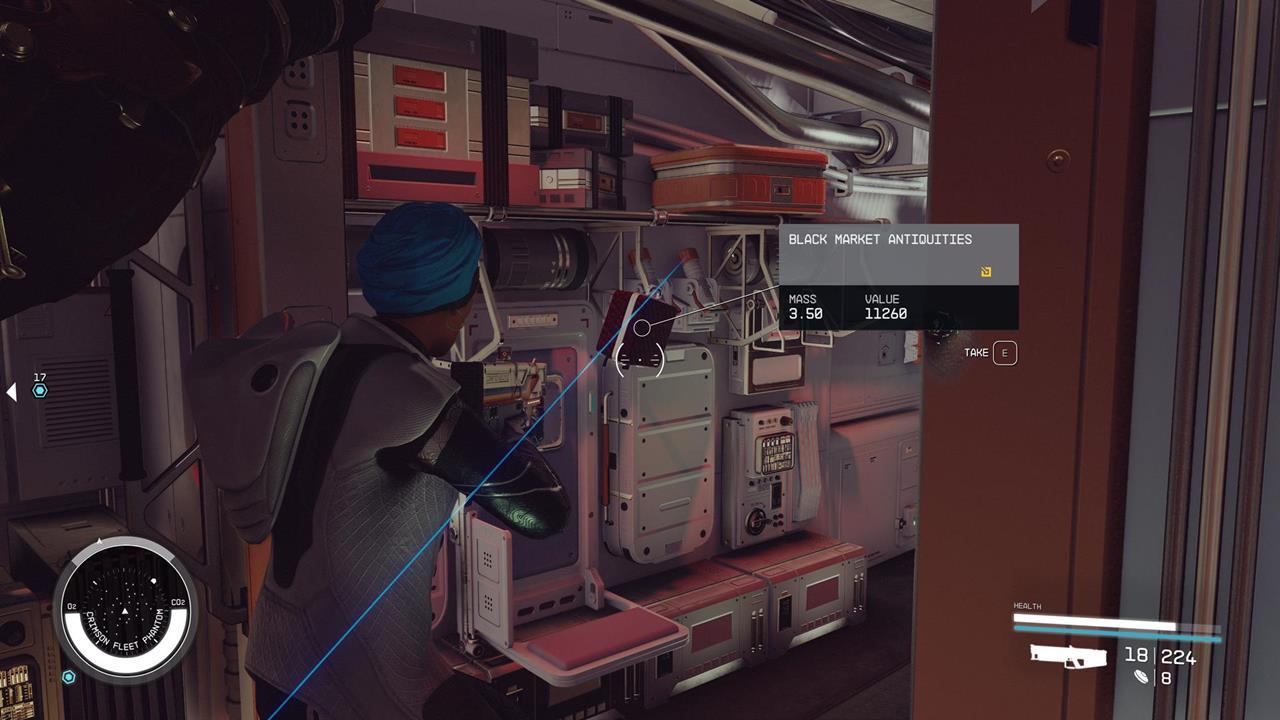This screenshot has height=720, width=1280.
Task: Open the circular Crimson Fleet Phantom radar
Action: (125, 605)
